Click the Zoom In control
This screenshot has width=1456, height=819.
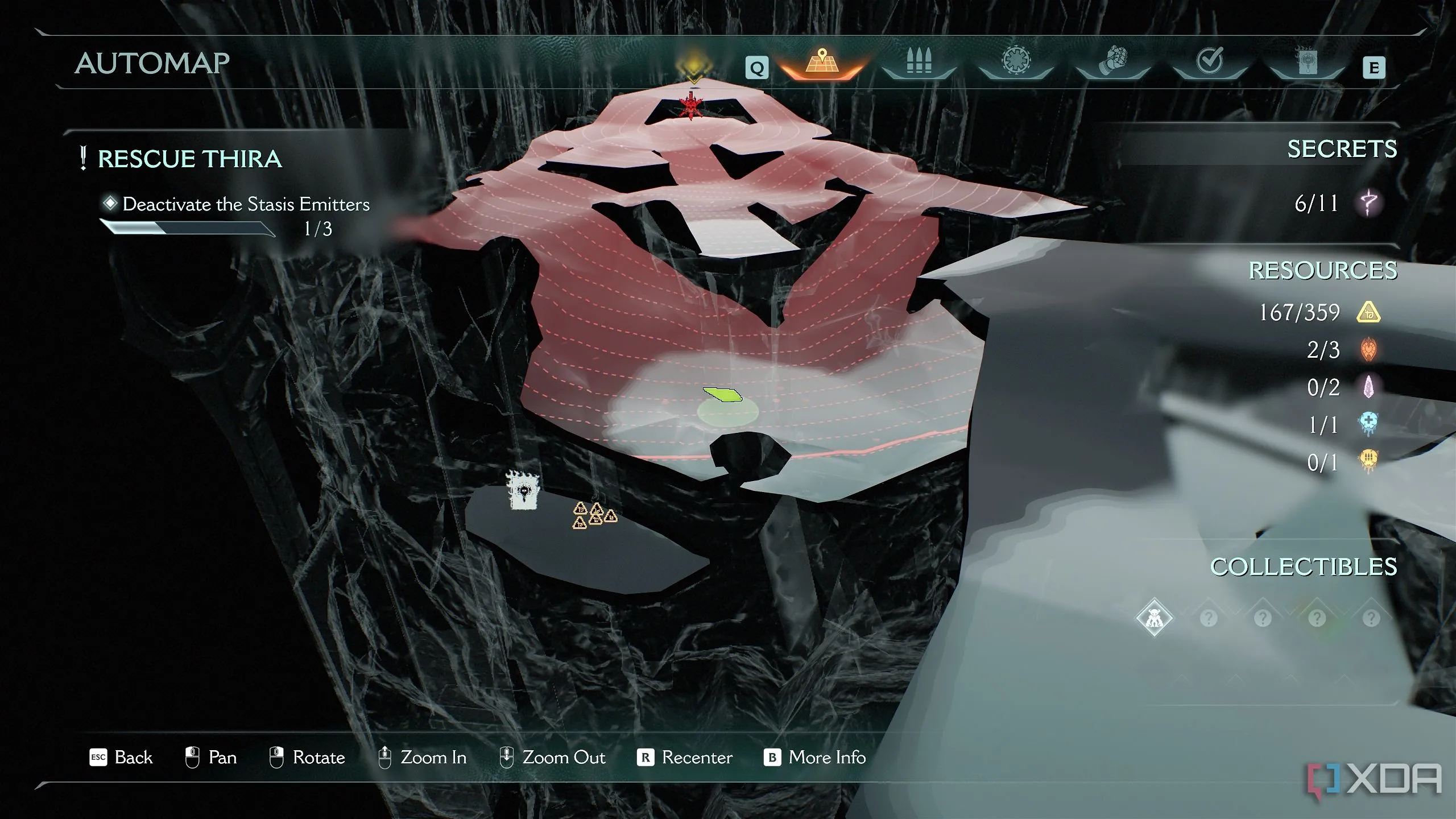coord(423,758)
